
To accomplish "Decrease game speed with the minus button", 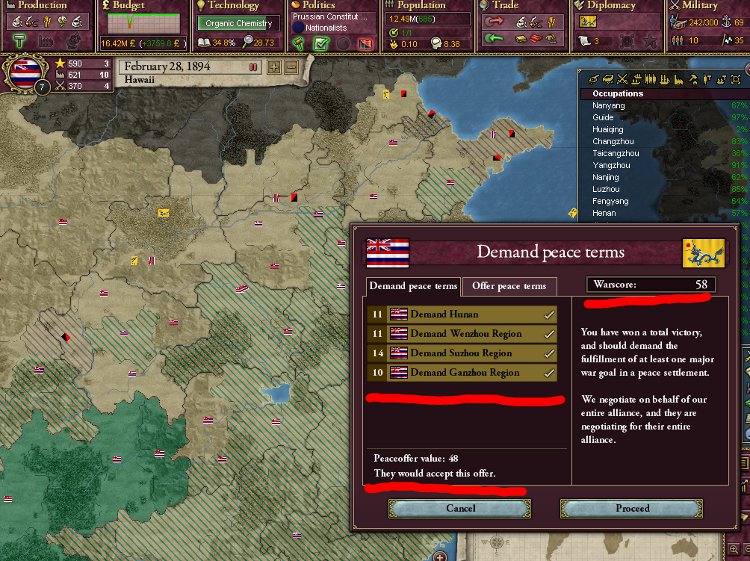I will tap(291, 68).
